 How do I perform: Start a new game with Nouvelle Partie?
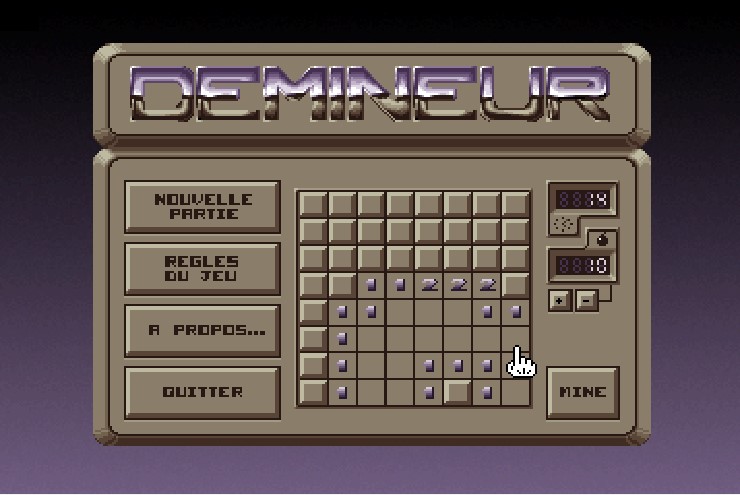click(x=202, y=206)
